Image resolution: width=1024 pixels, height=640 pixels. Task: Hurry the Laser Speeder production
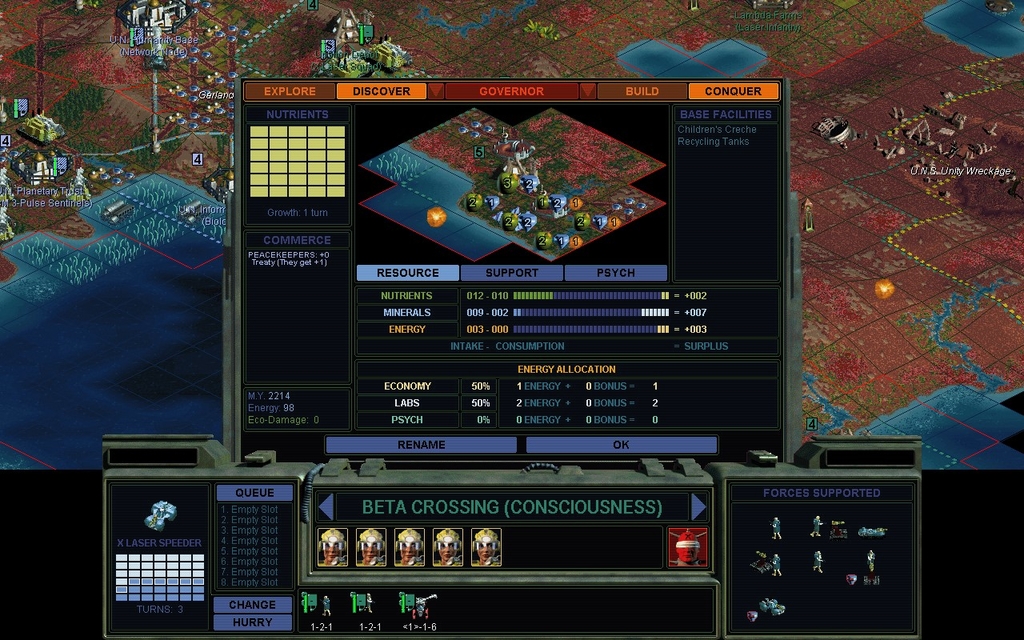pyautogui.click(x=252, y=622)
